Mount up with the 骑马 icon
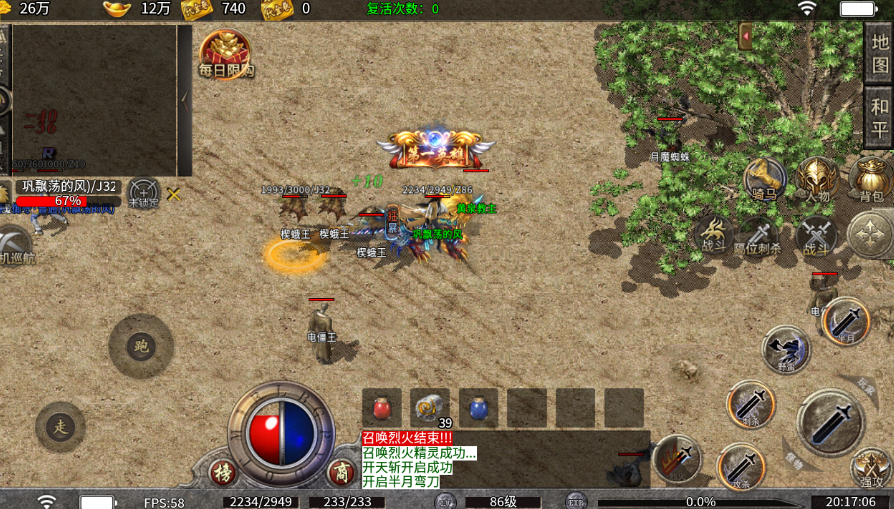Viewport: 894px width, 509px height. click(765, 179)
